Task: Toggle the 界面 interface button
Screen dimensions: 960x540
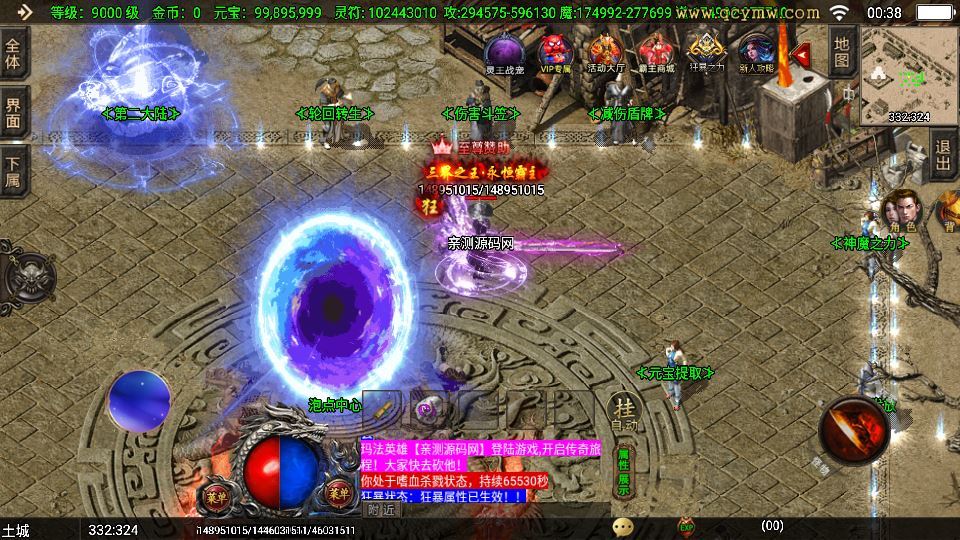Action: coord(14,112)
